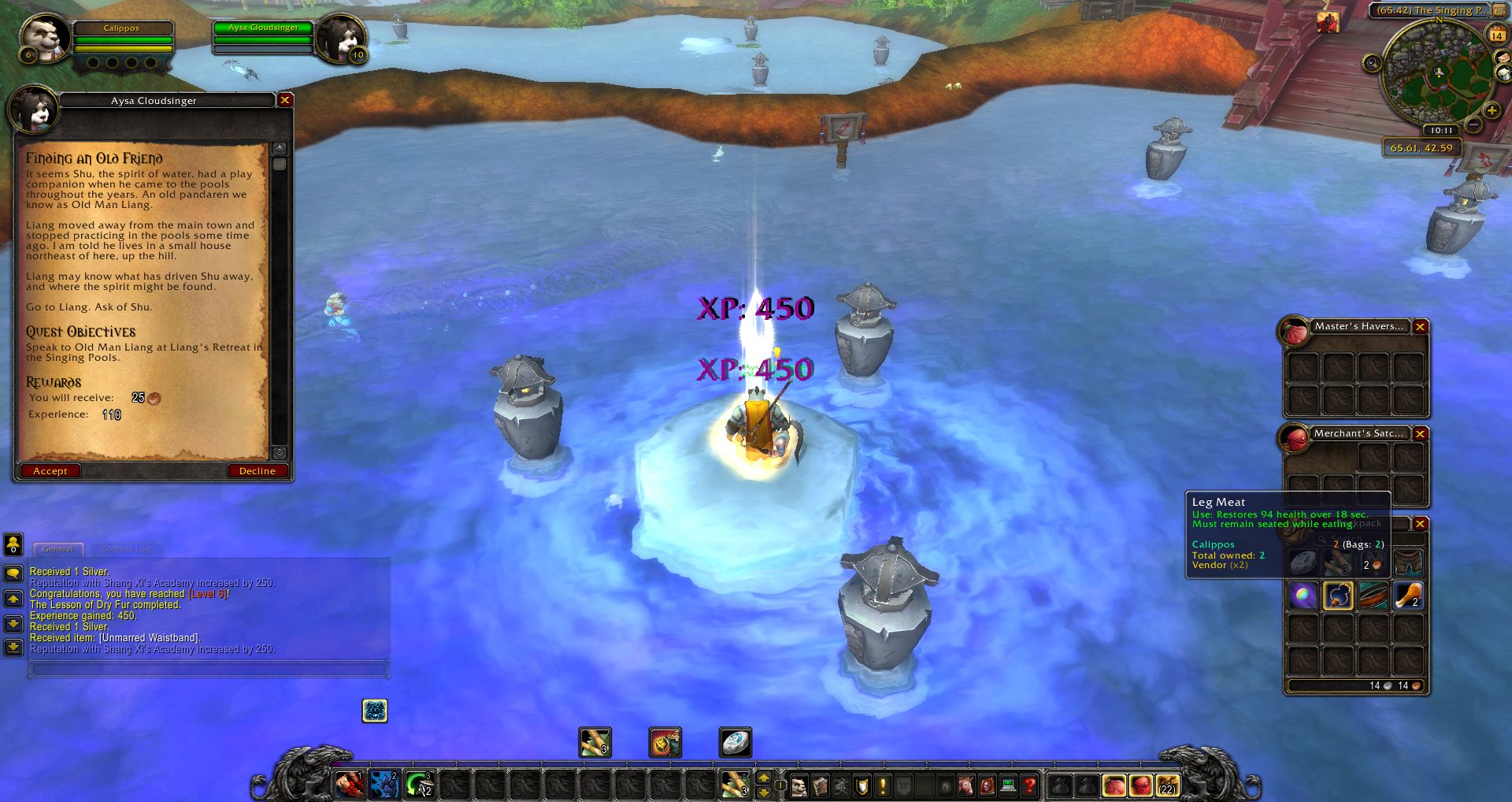Screen dimensions: 1512x802
Task: Click the mounted rider buff icon
Action: coord(1328,22)
